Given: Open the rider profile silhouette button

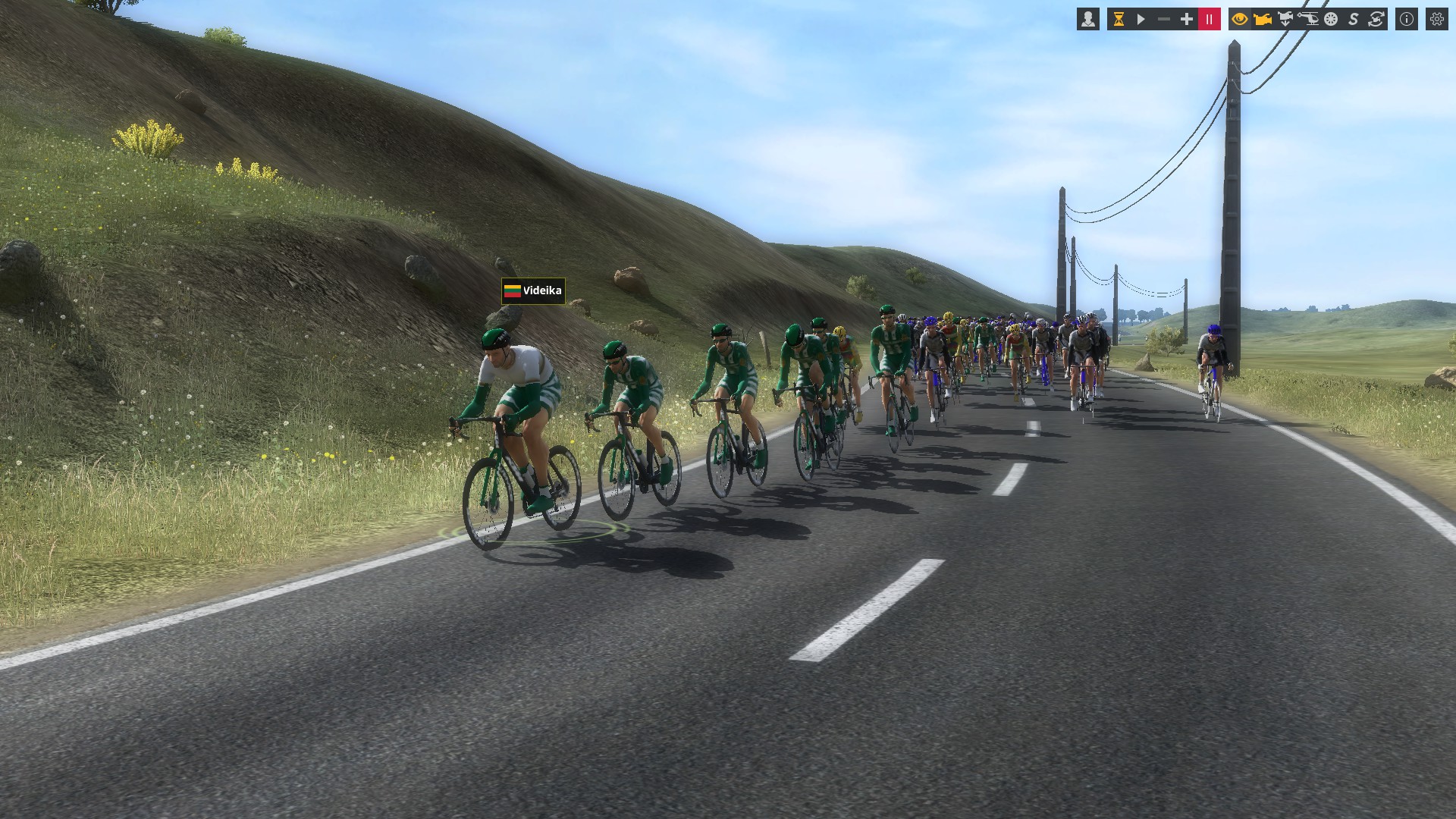Looking at the screenshot, I should [1088, 20].
